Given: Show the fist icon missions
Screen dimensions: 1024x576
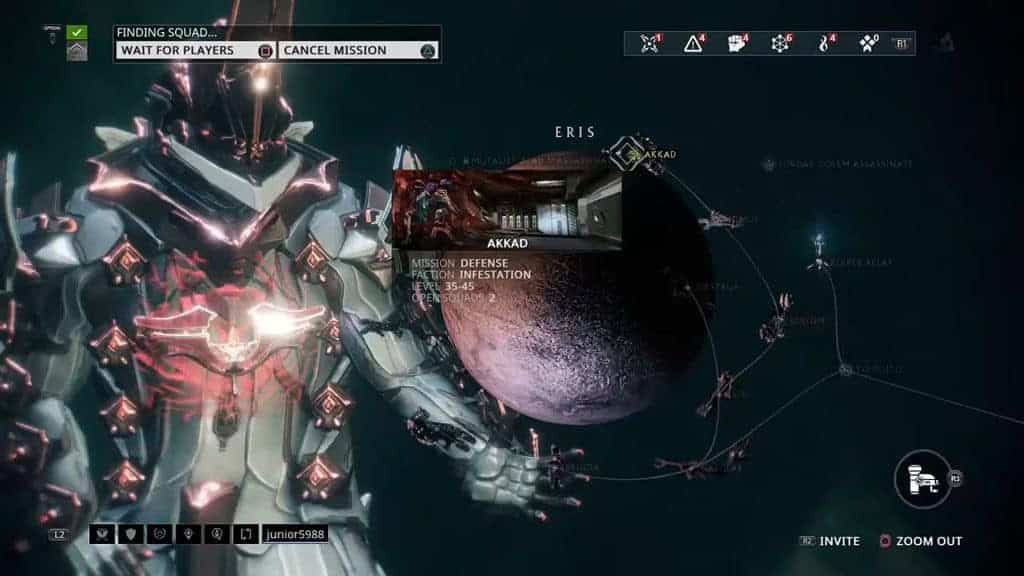Looking at the screenshot, I should pos(738,43).
